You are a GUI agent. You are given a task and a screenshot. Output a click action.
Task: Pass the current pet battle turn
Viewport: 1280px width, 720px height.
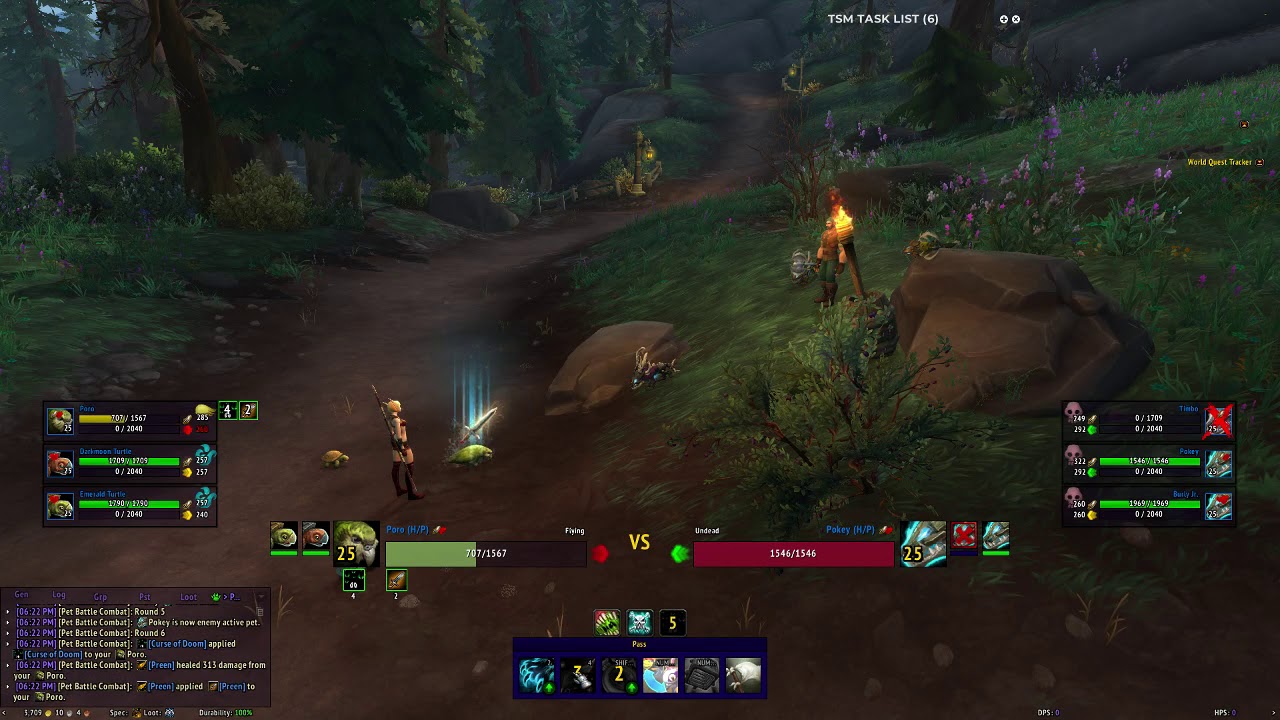tap(639, 645)
